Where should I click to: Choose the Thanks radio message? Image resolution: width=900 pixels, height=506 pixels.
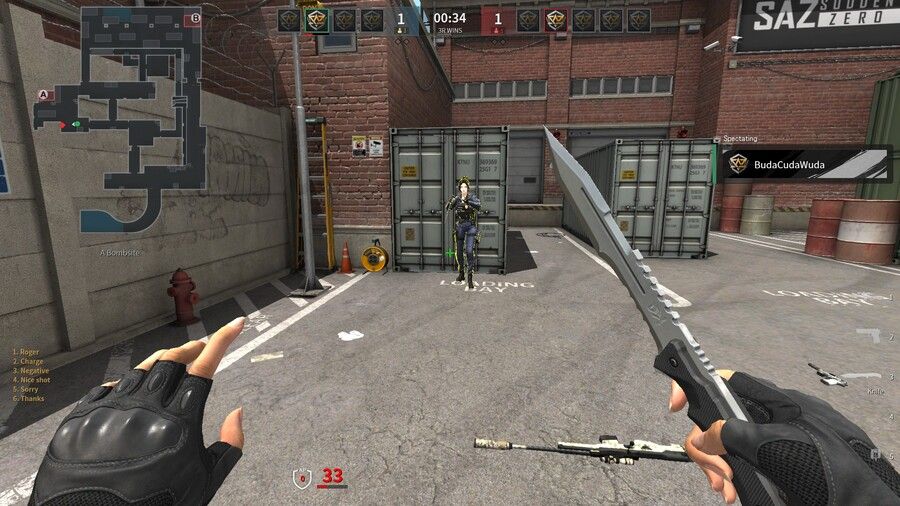tap(30, 398)
